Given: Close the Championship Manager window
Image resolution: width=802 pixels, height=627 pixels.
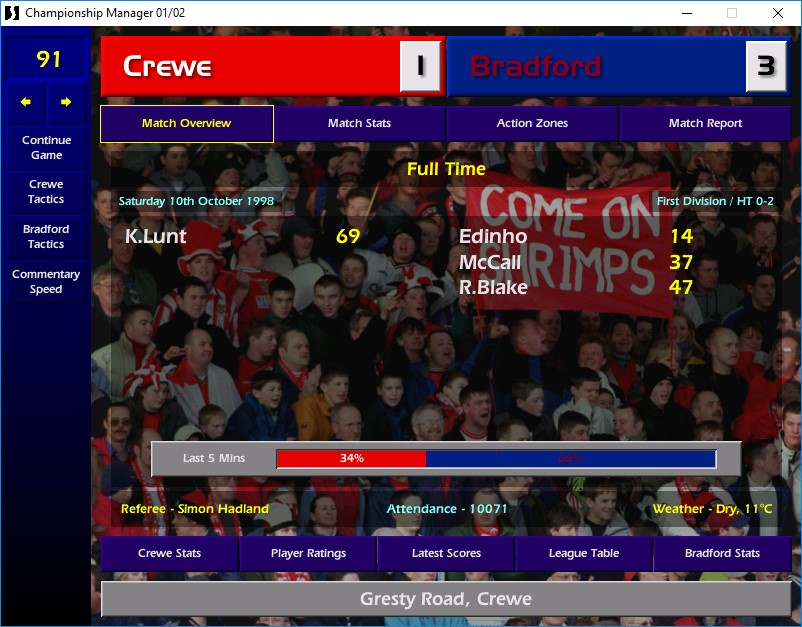Looking at the screenshot, I should click(x=778, y=13).
